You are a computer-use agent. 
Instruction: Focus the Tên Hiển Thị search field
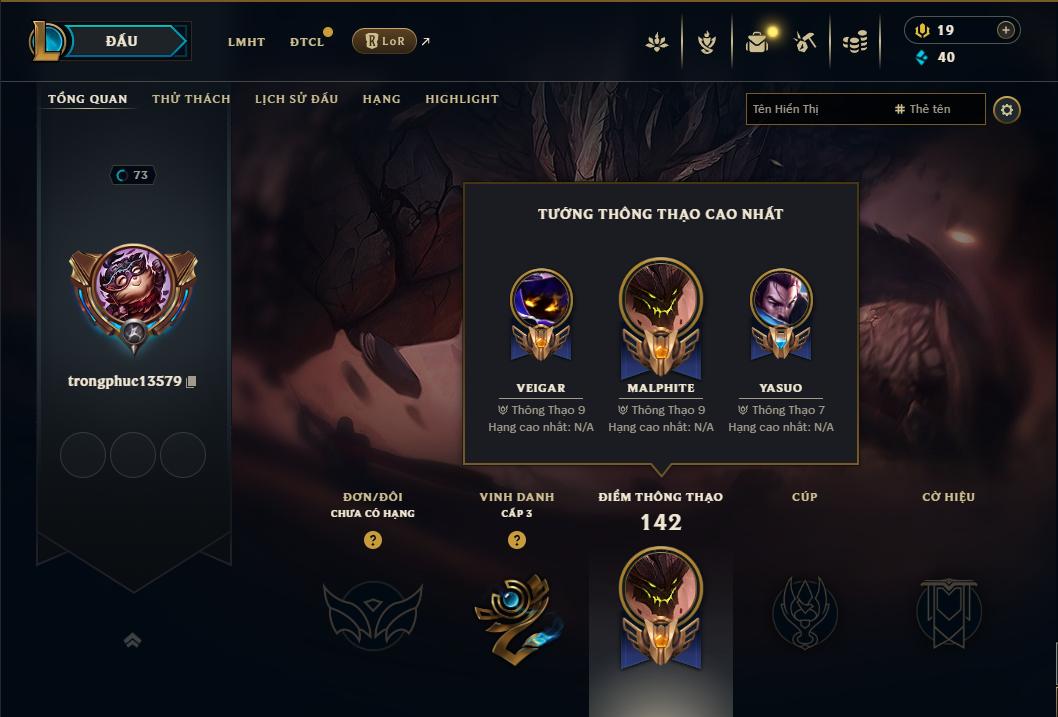click(x=815, y=109)
